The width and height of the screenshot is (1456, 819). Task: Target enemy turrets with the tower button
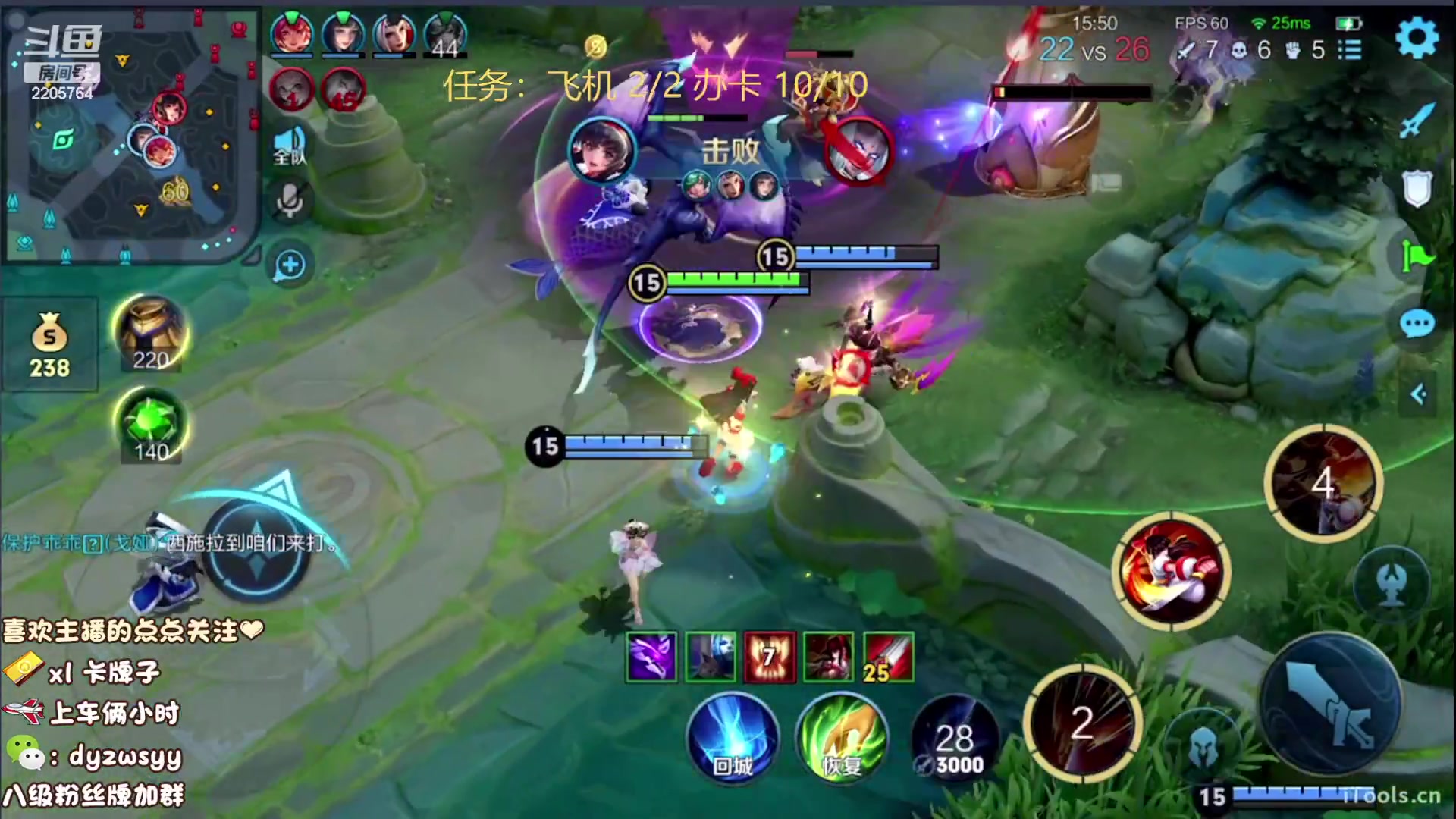click(1392, 584)
